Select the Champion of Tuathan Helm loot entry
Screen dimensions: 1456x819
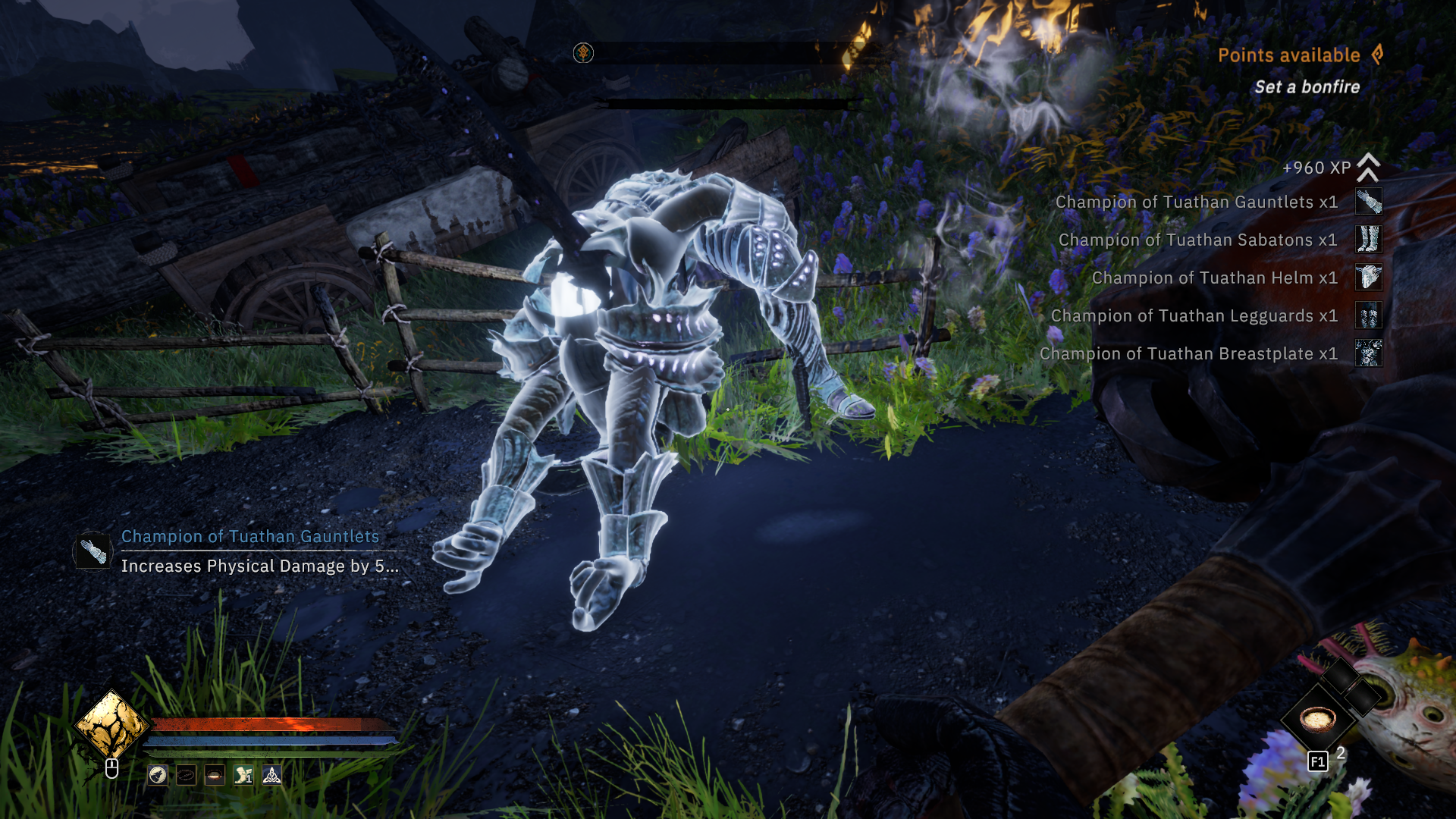pos(1214,278)
